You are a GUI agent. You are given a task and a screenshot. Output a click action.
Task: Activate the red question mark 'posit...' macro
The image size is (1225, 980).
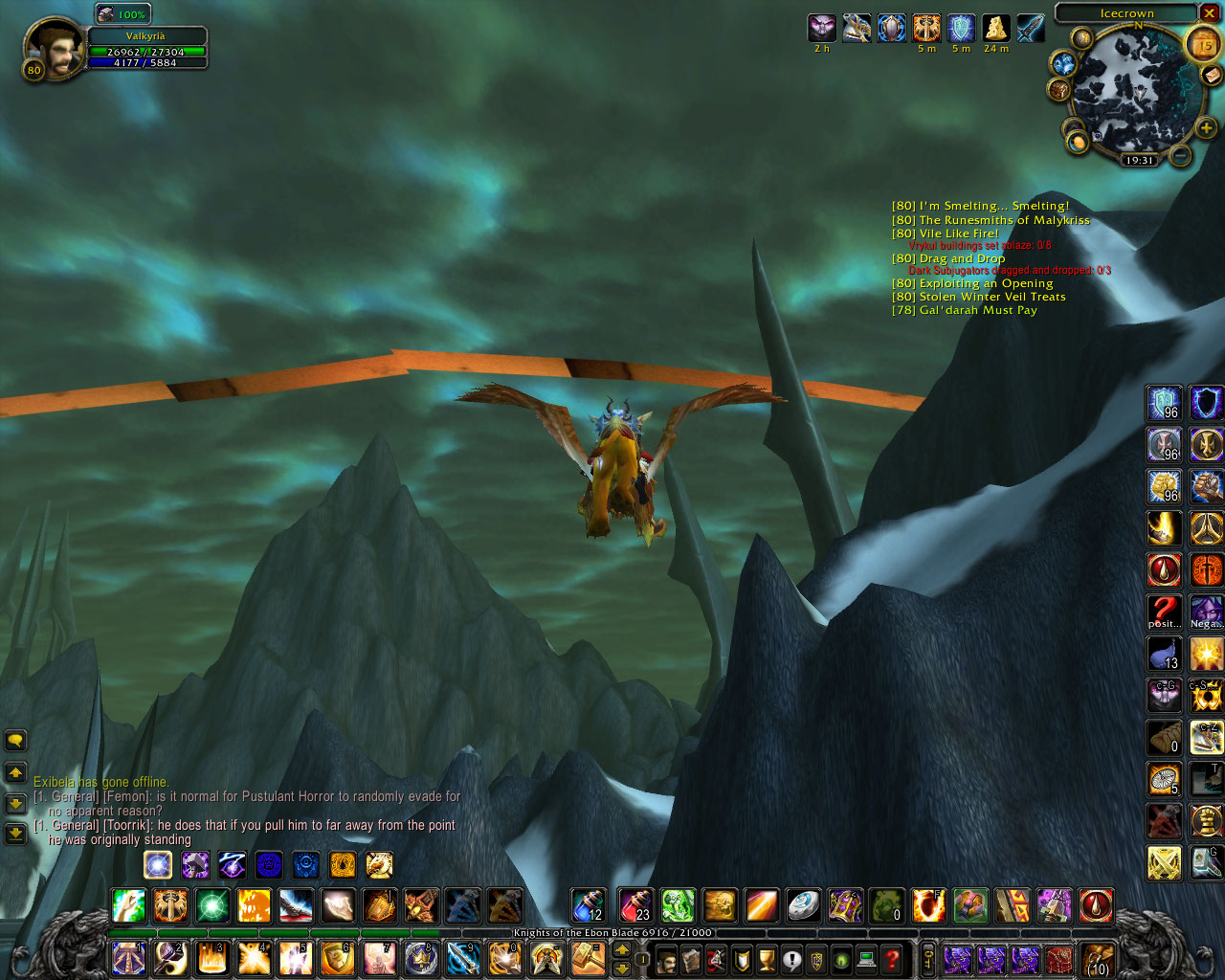[1164, 612]
